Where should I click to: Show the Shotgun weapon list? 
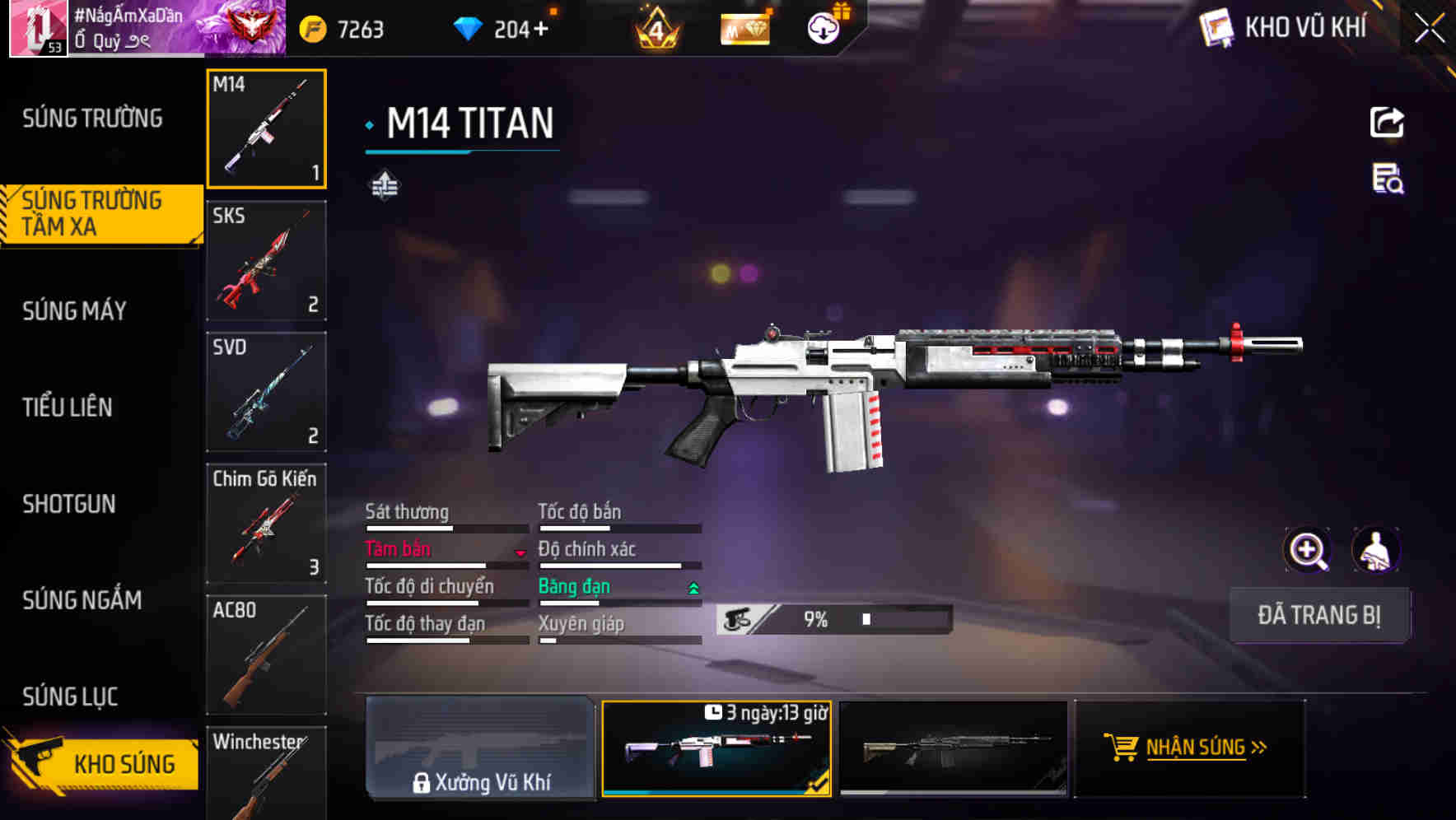[x=69, y=504]
